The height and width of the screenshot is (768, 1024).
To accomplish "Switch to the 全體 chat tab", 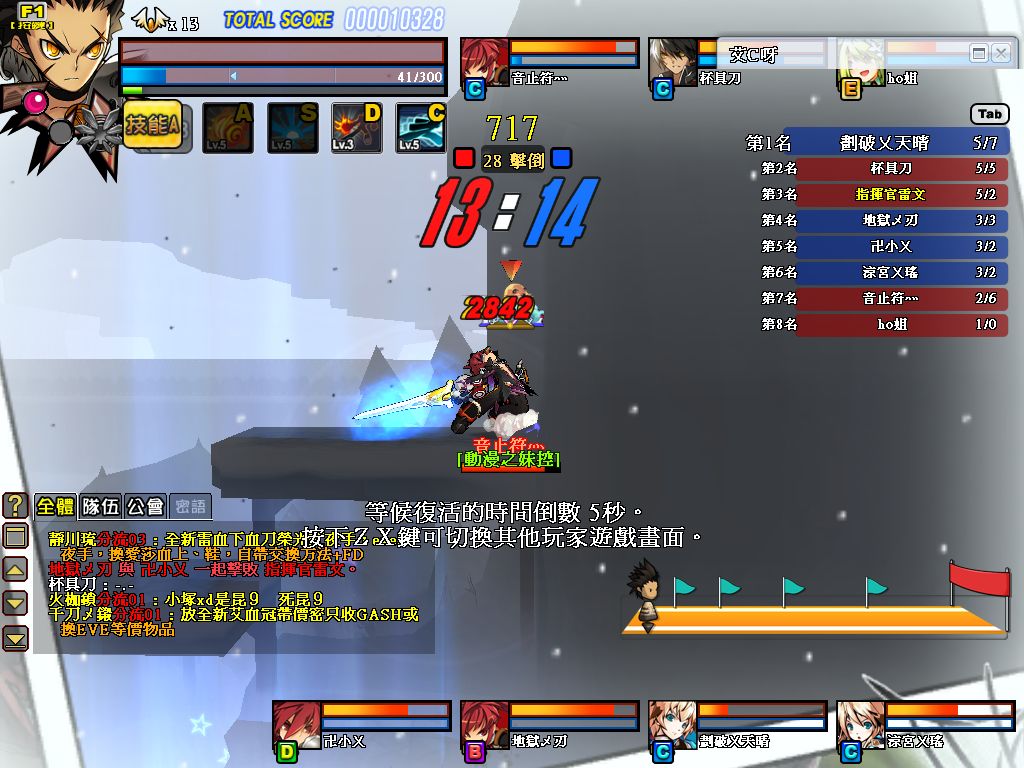I will pyautogui.click(x=56, y=506).
